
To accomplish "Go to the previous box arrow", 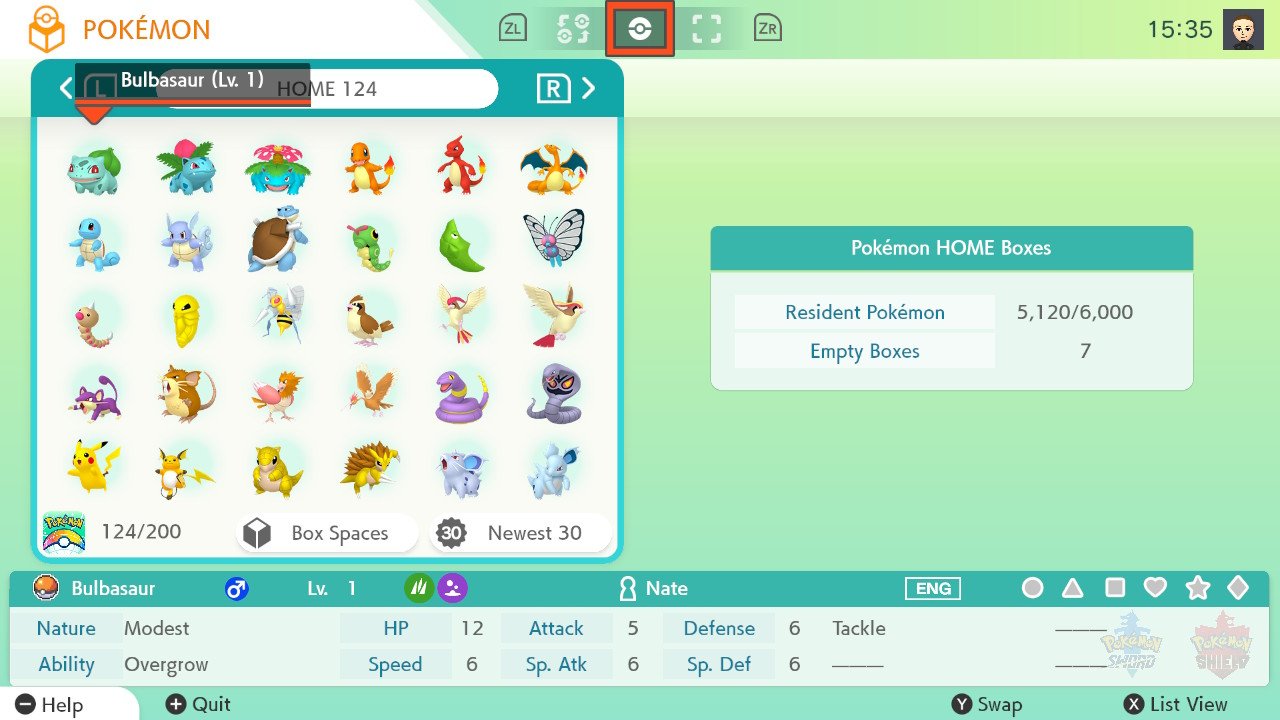I will point(66,89).
